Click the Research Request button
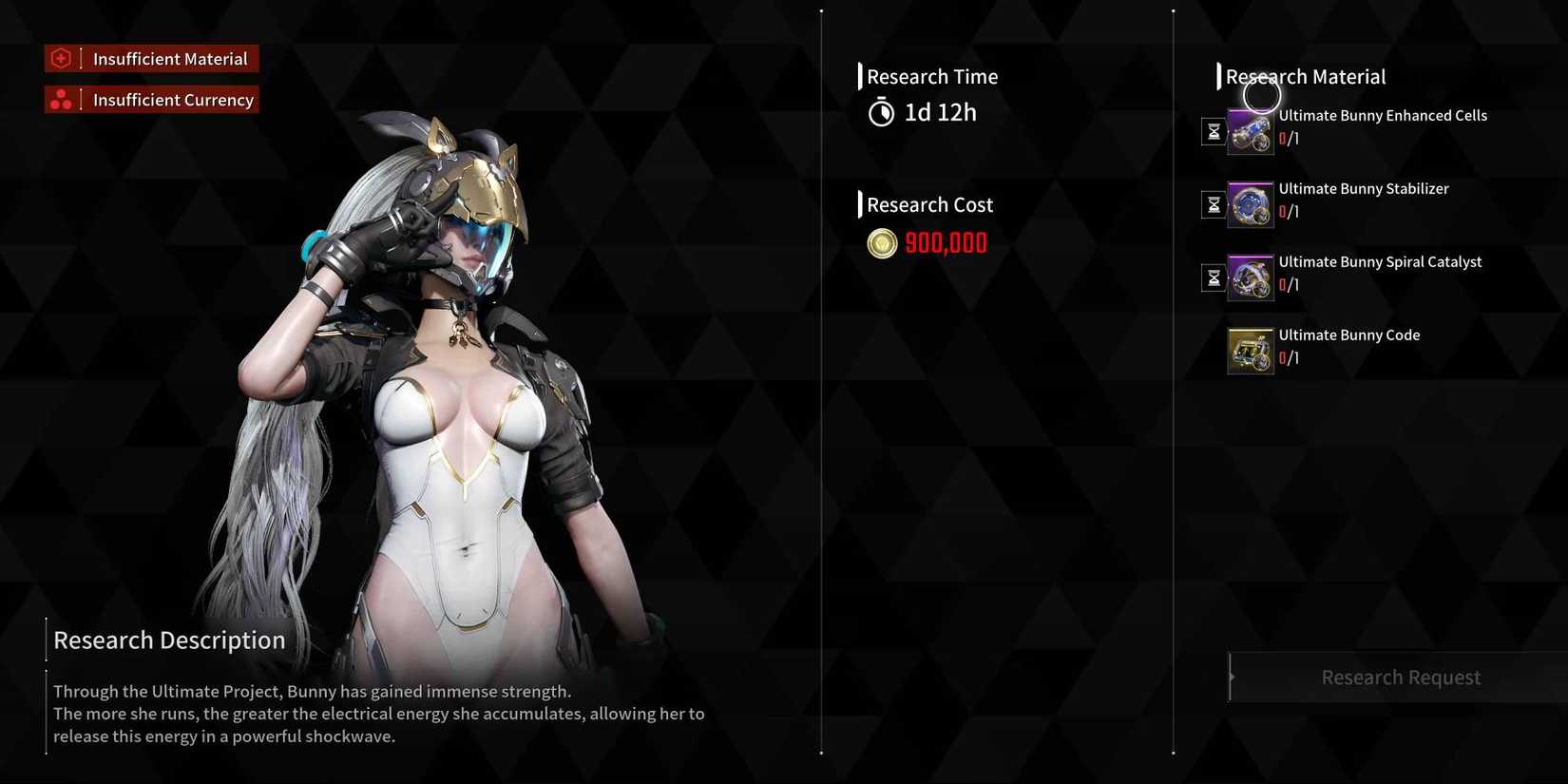 pyautogui.click(x=1400, y=678)
